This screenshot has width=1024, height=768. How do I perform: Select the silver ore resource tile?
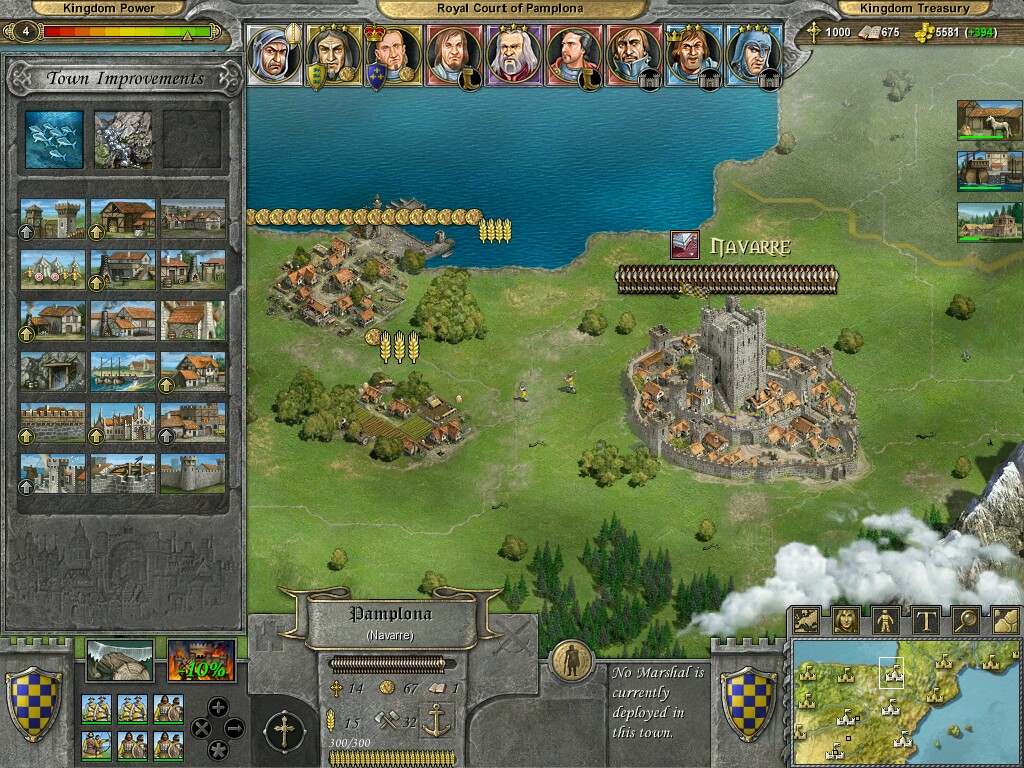(123, 138)
